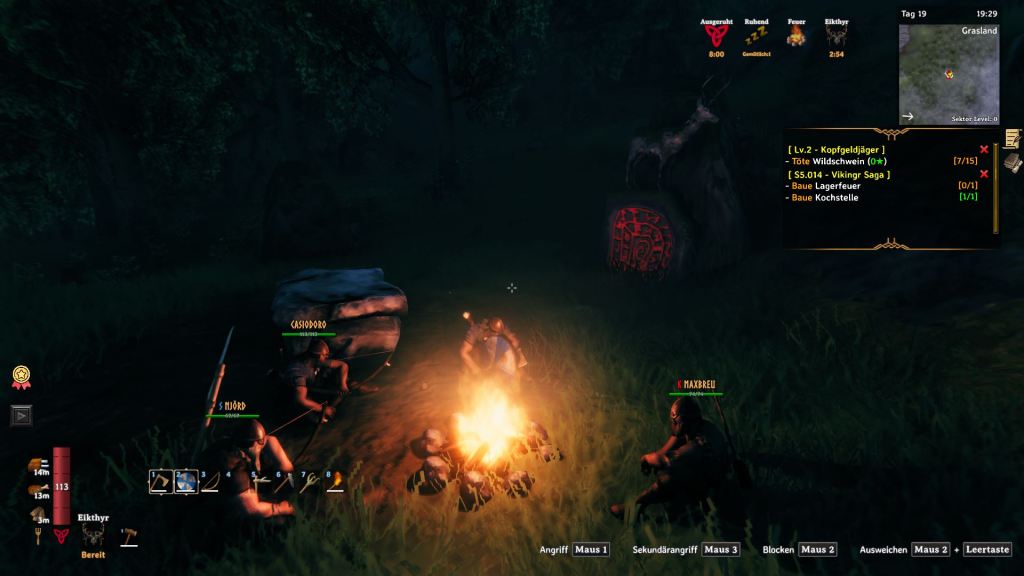Screen dimensions: 1024x576
Task: Click the gold star medal icon
Action: point(20,376)
